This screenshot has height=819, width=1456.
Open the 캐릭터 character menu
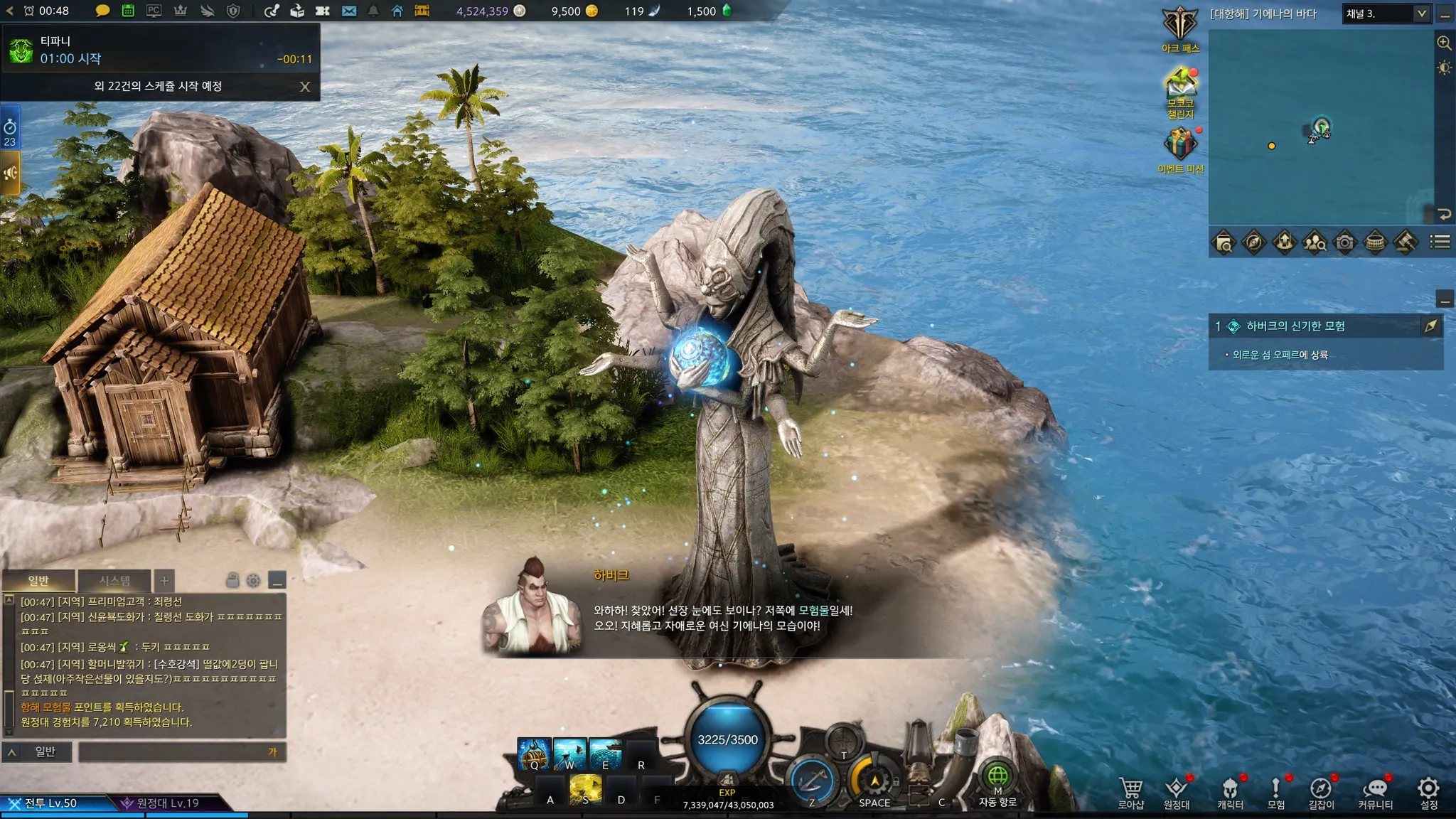click(x=1230, y=793)
